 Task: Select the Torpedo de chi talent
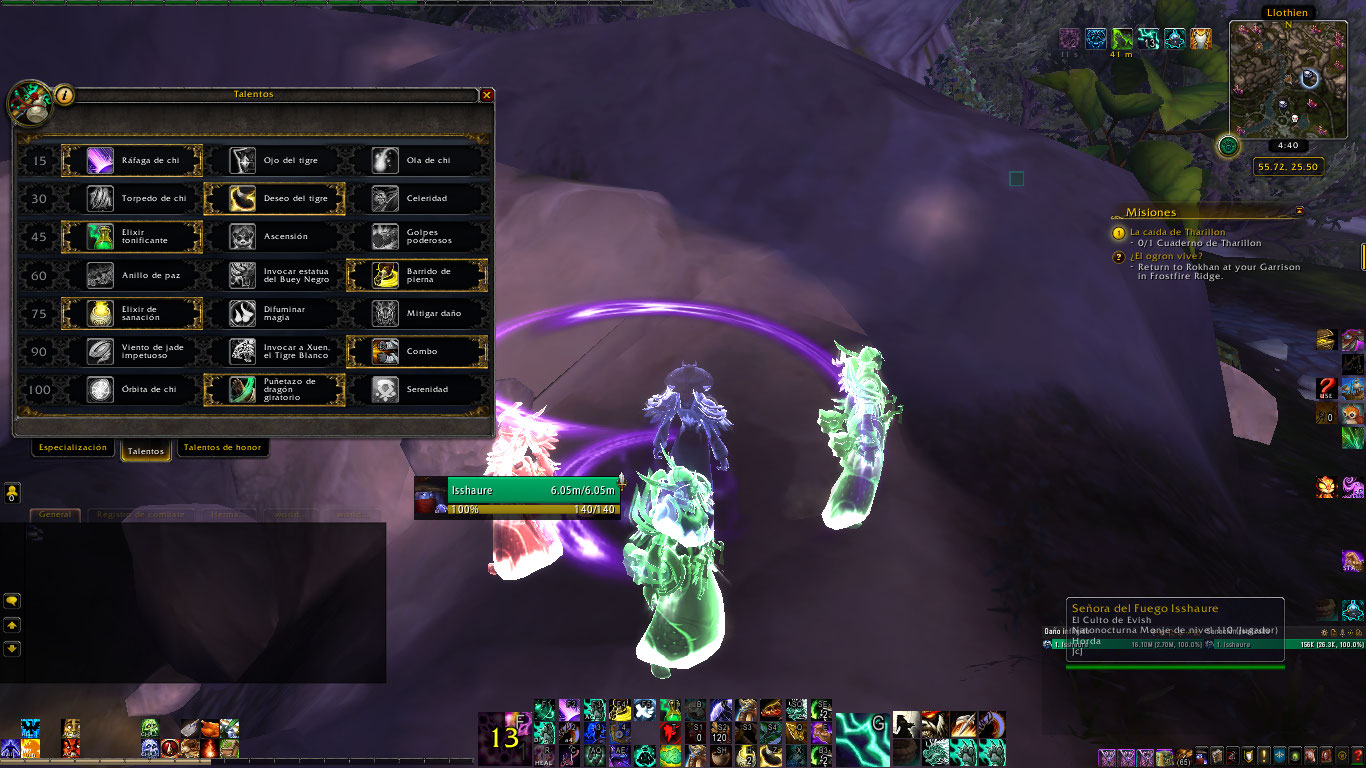132,199
